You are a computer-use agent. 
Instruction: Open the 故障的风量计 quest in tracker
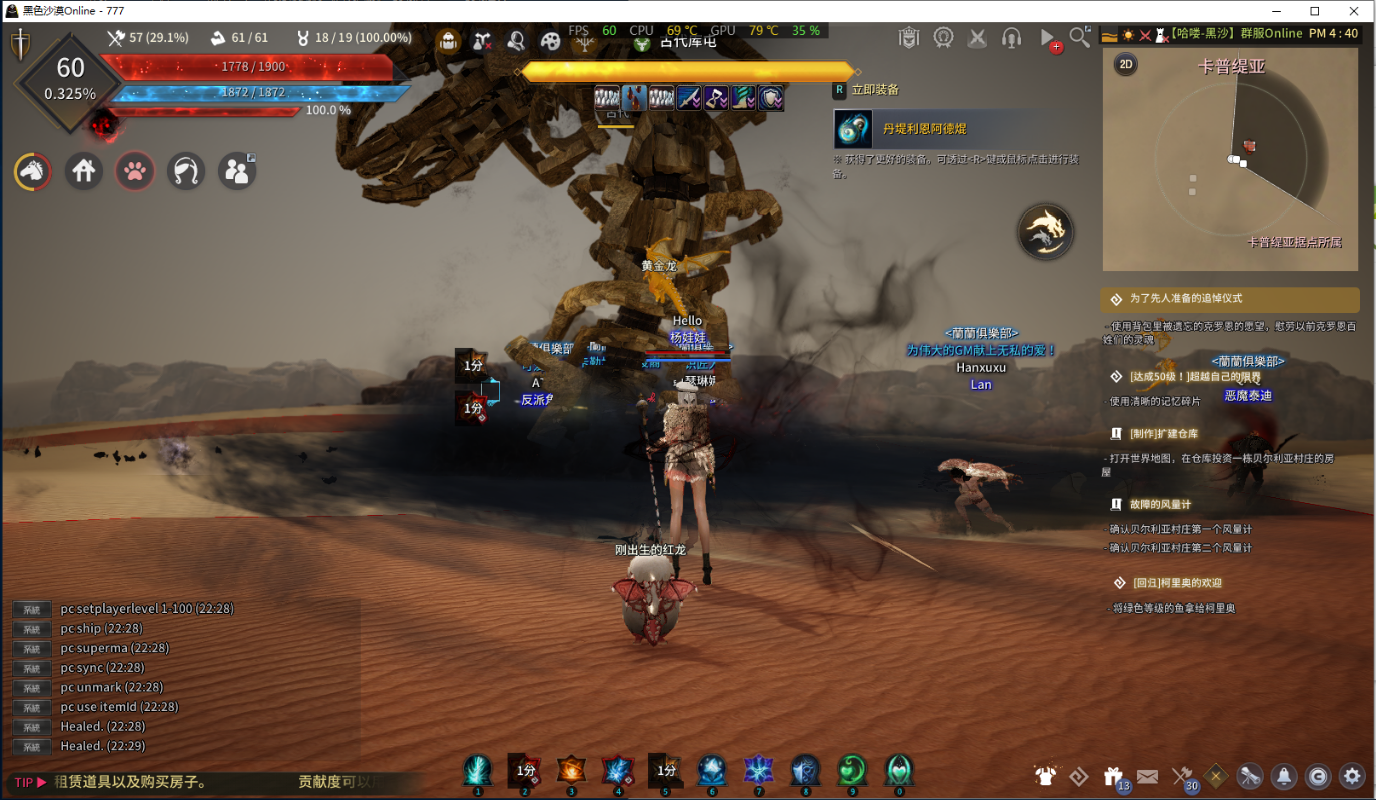1160,505
